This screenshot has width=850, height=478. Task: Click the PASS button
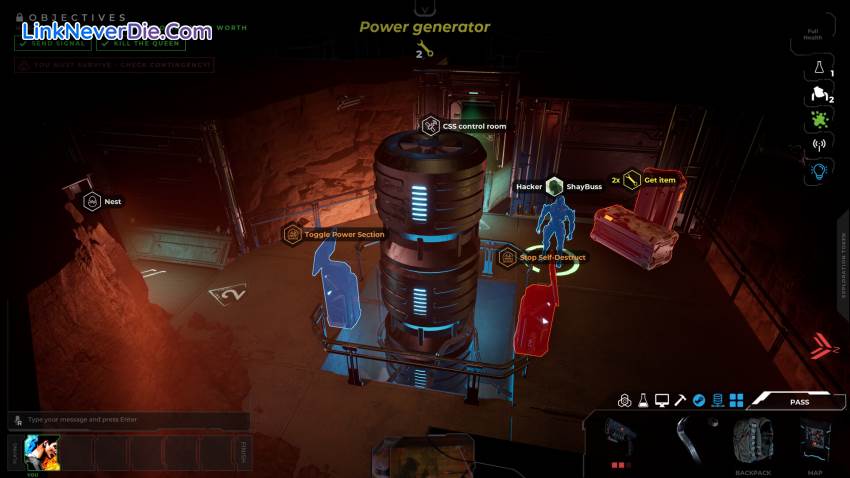pos(799,401)
